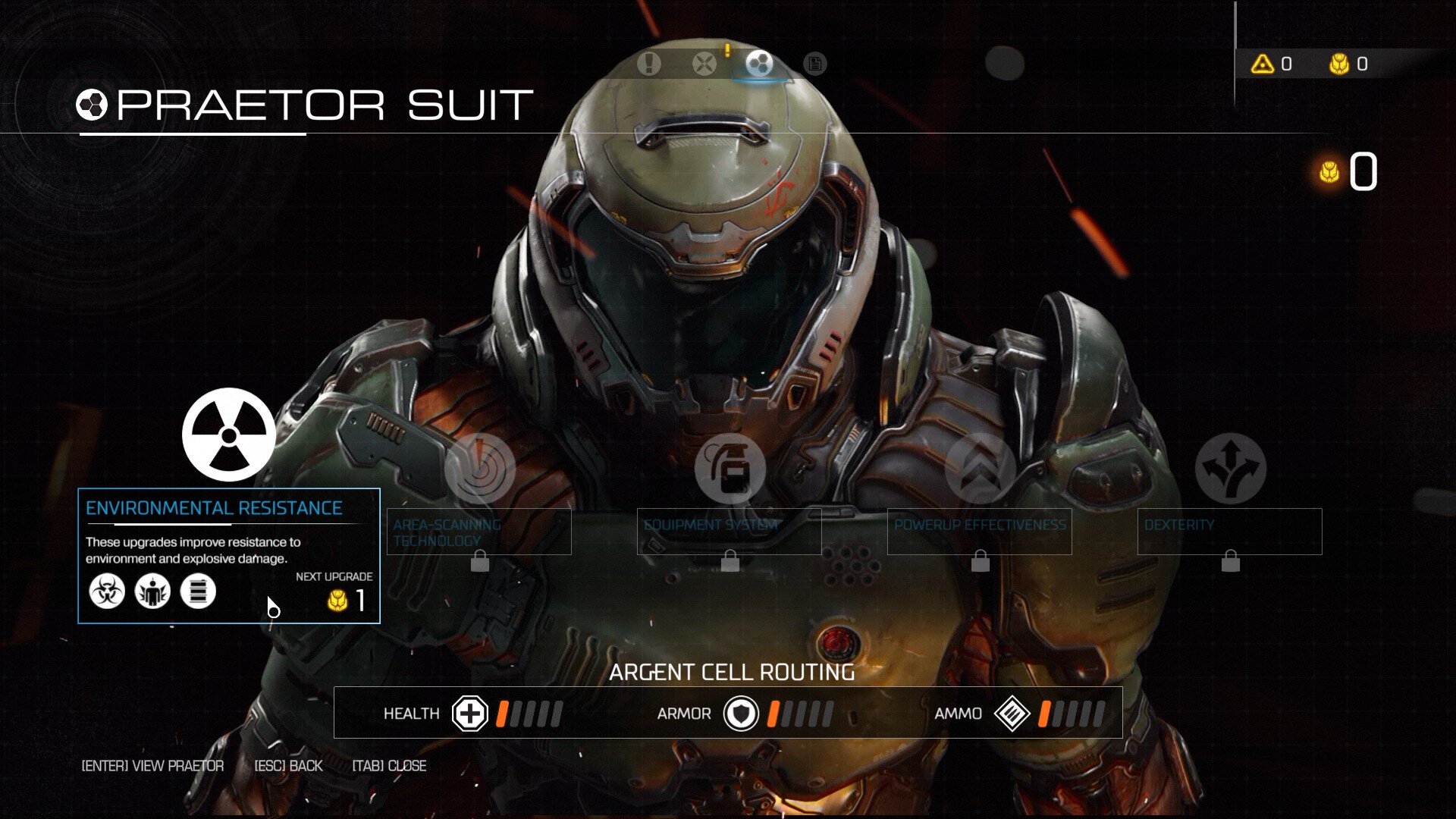Select the Powerup Effectiveness category
1456x819 pixels.
tap(980, 469)
